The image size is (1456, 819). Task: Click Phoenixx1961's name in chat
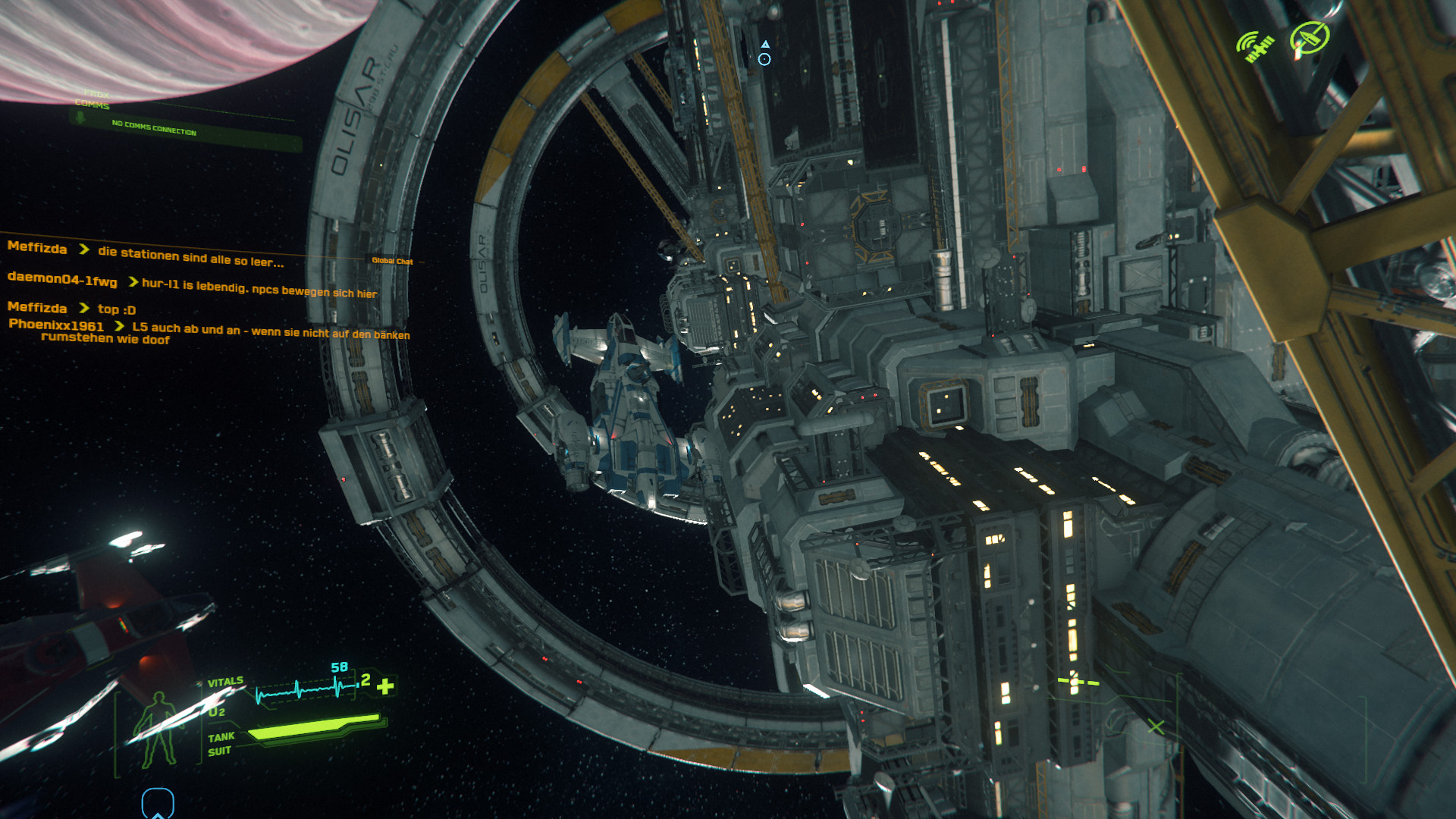56,325
